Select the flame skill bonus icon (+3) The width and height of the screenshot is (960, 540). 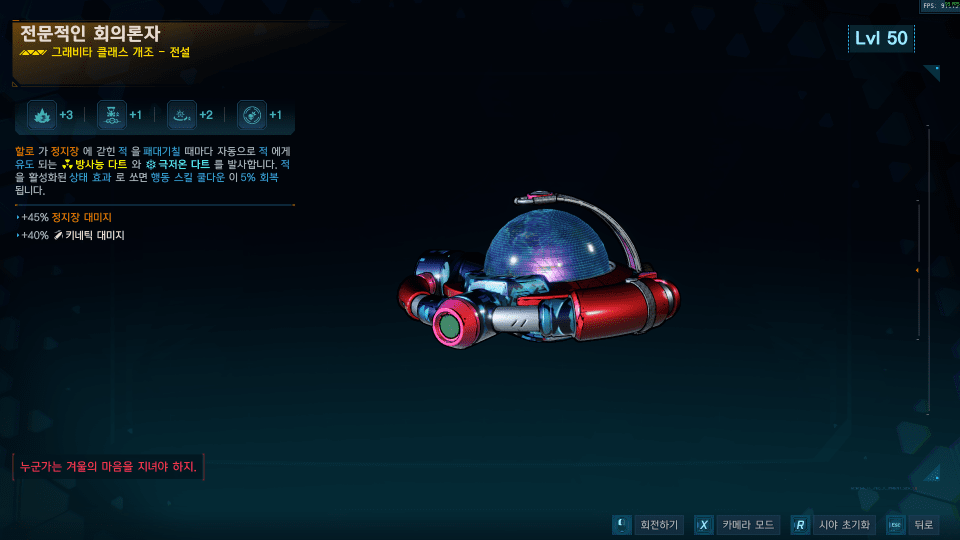point(42,115)
